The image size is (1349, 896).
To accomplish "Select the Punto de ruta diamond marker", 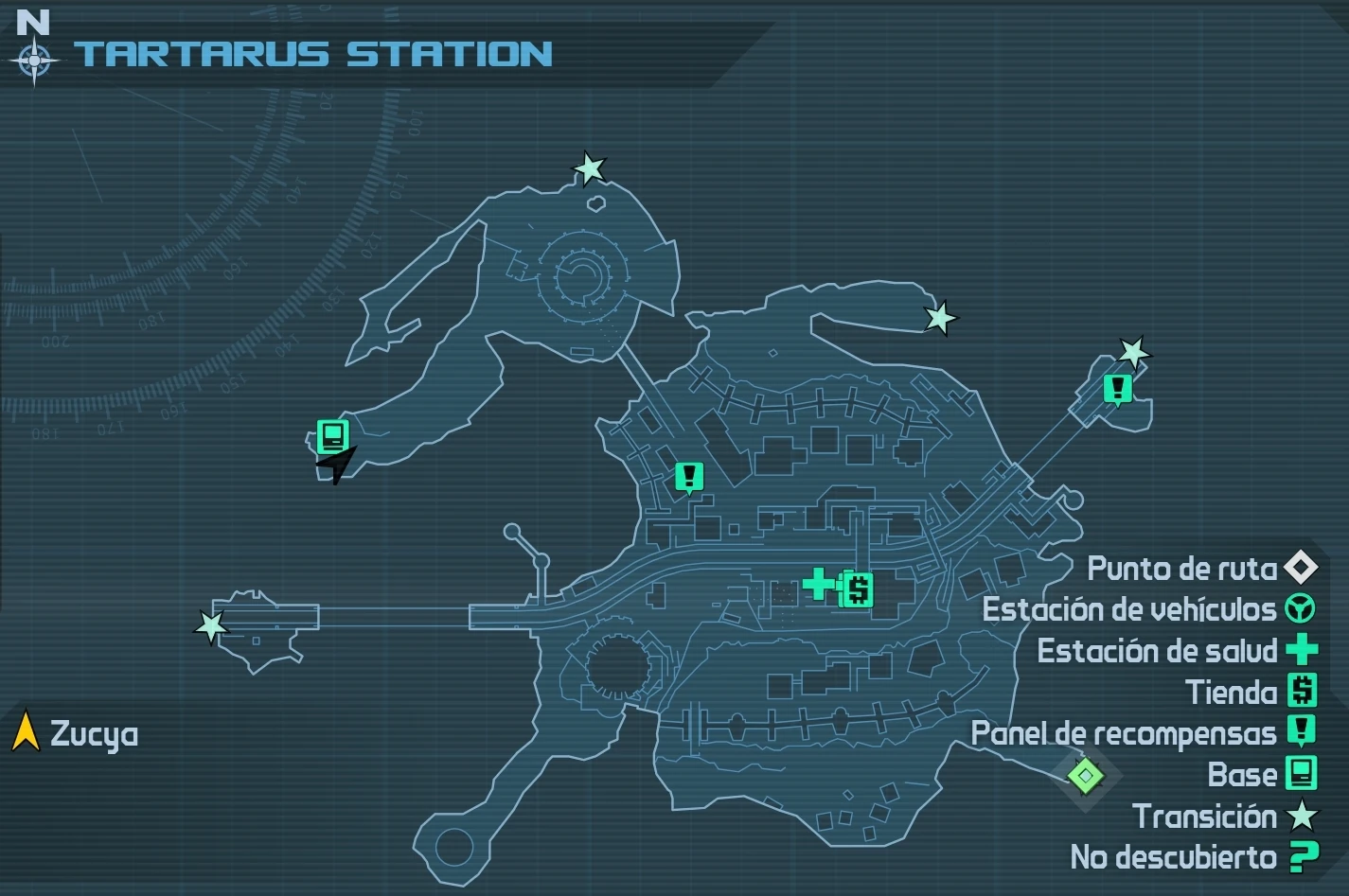I will [x=1085, y=776].
